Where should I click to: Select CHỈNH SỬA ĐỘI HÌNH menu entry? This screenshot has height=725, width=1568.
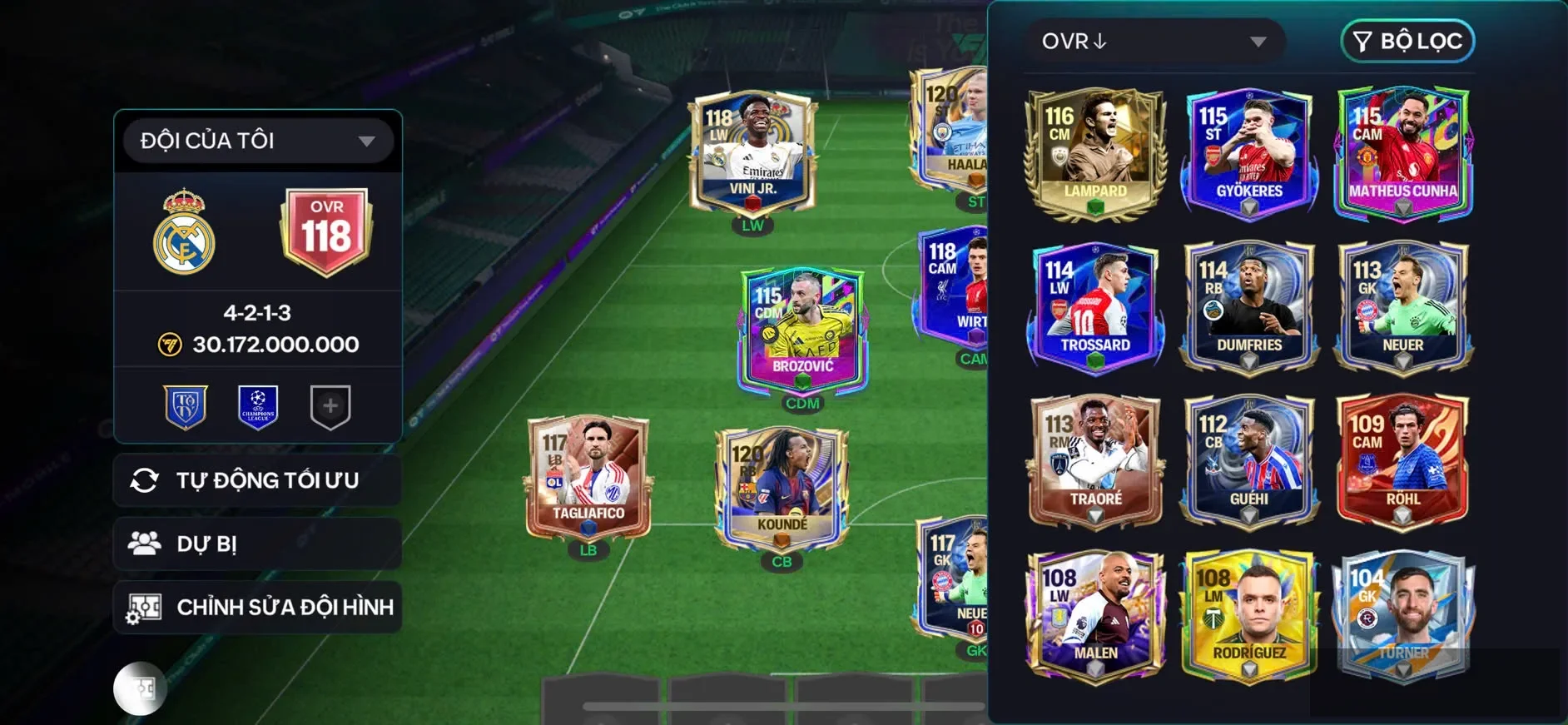(258, 607)
